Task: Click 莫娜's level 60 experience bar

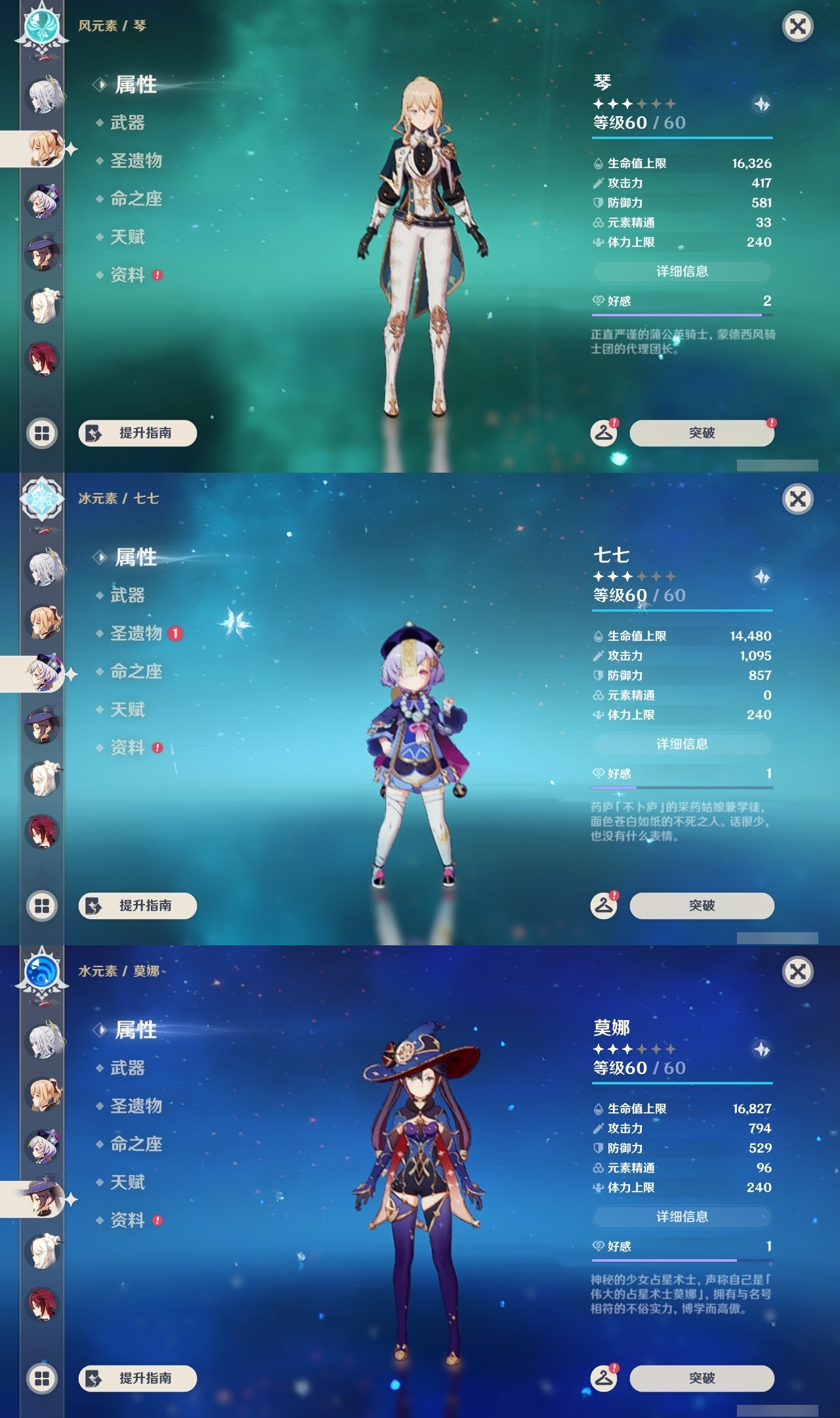Action: click(x=682, y=1081)
